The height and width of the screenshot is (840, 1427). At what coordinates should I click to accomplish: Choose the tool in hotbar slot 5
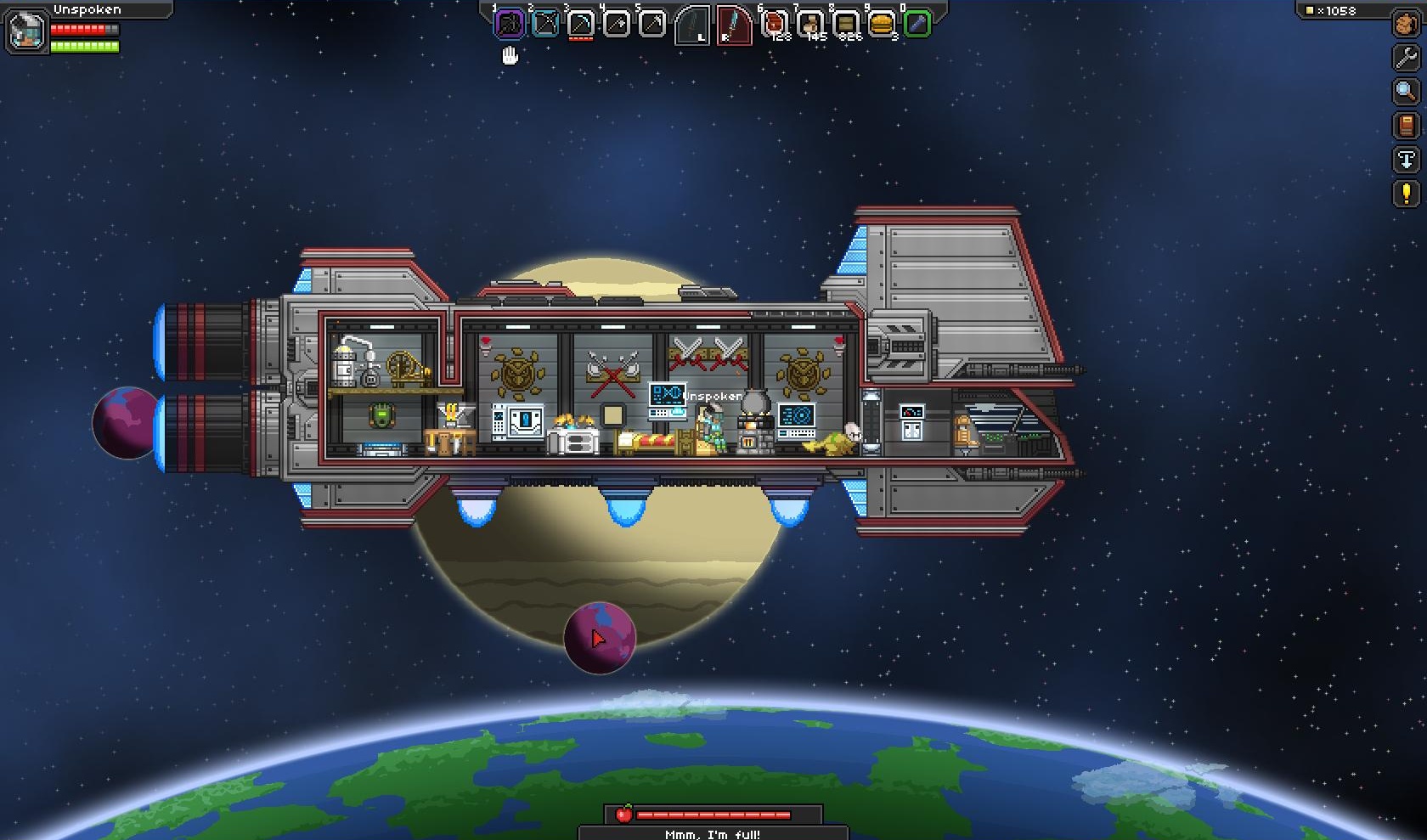[652, 24]
